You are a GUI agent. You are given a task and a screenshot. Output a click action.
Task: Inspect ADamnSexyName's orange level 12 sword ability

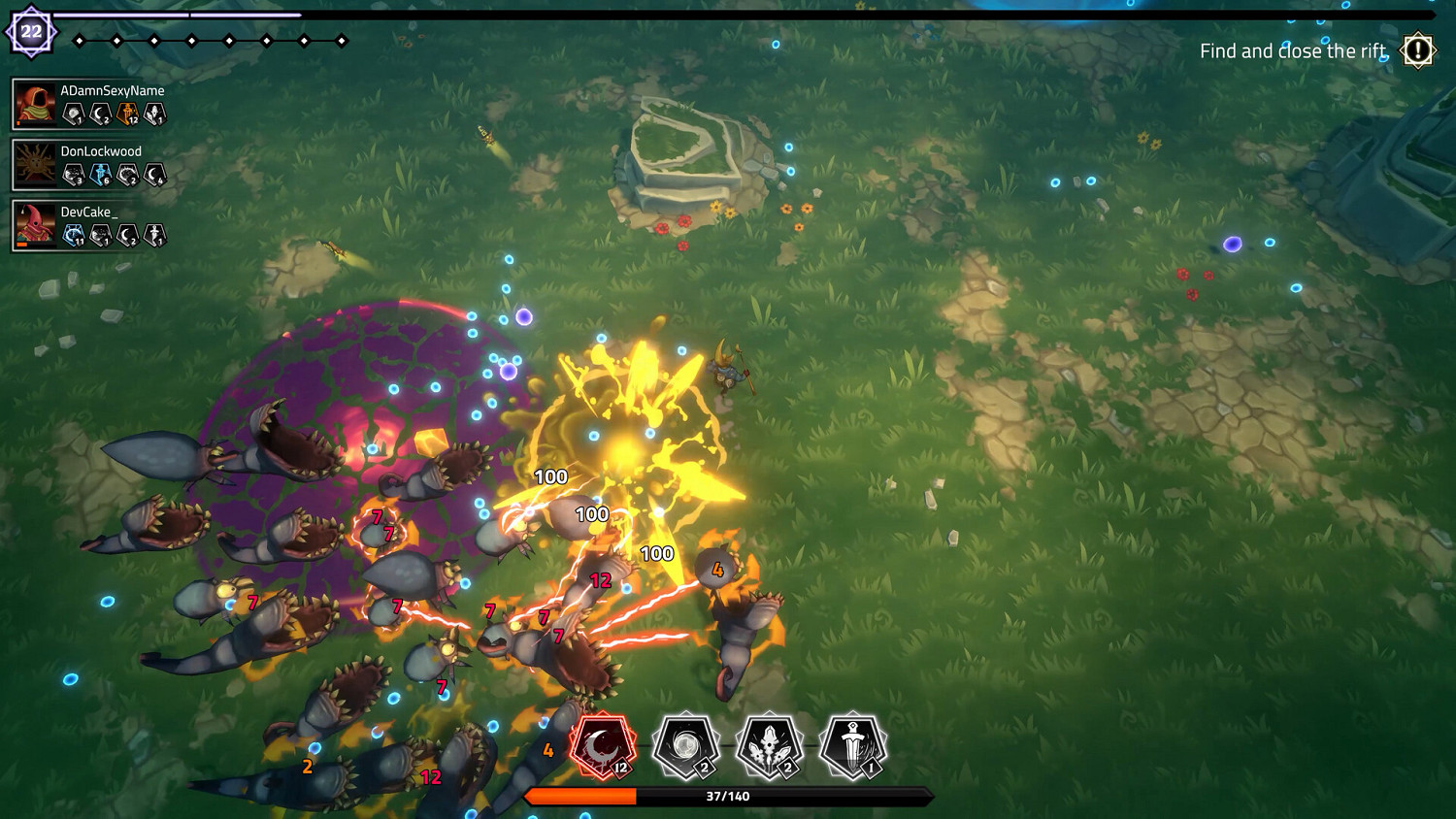(x=127, y=115)
